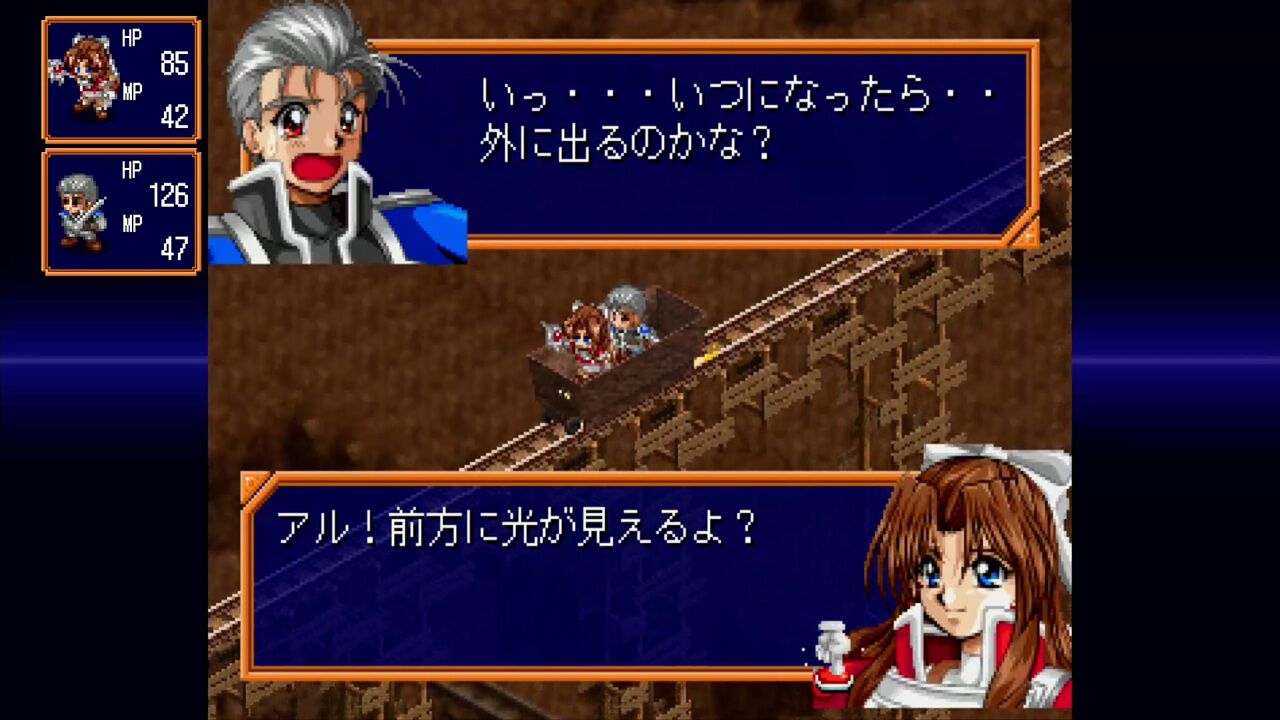This screenshot has width=1280, height=720.
Task: Select the silver-haired boy's sprite in the minecart
Action: [625, 315]
